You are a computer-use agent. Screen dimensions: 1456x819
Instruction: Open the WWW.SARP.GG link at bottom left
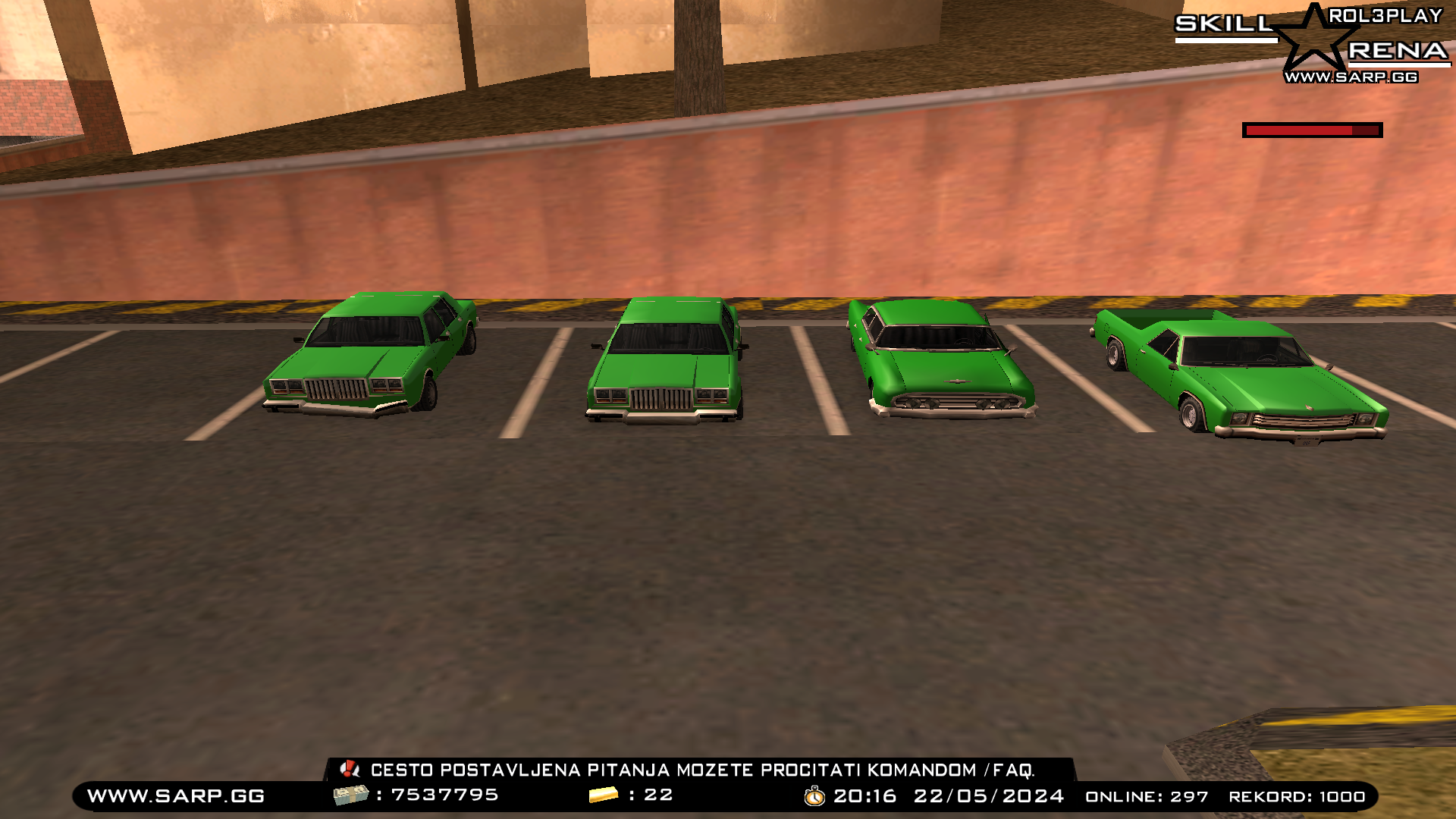174,796
